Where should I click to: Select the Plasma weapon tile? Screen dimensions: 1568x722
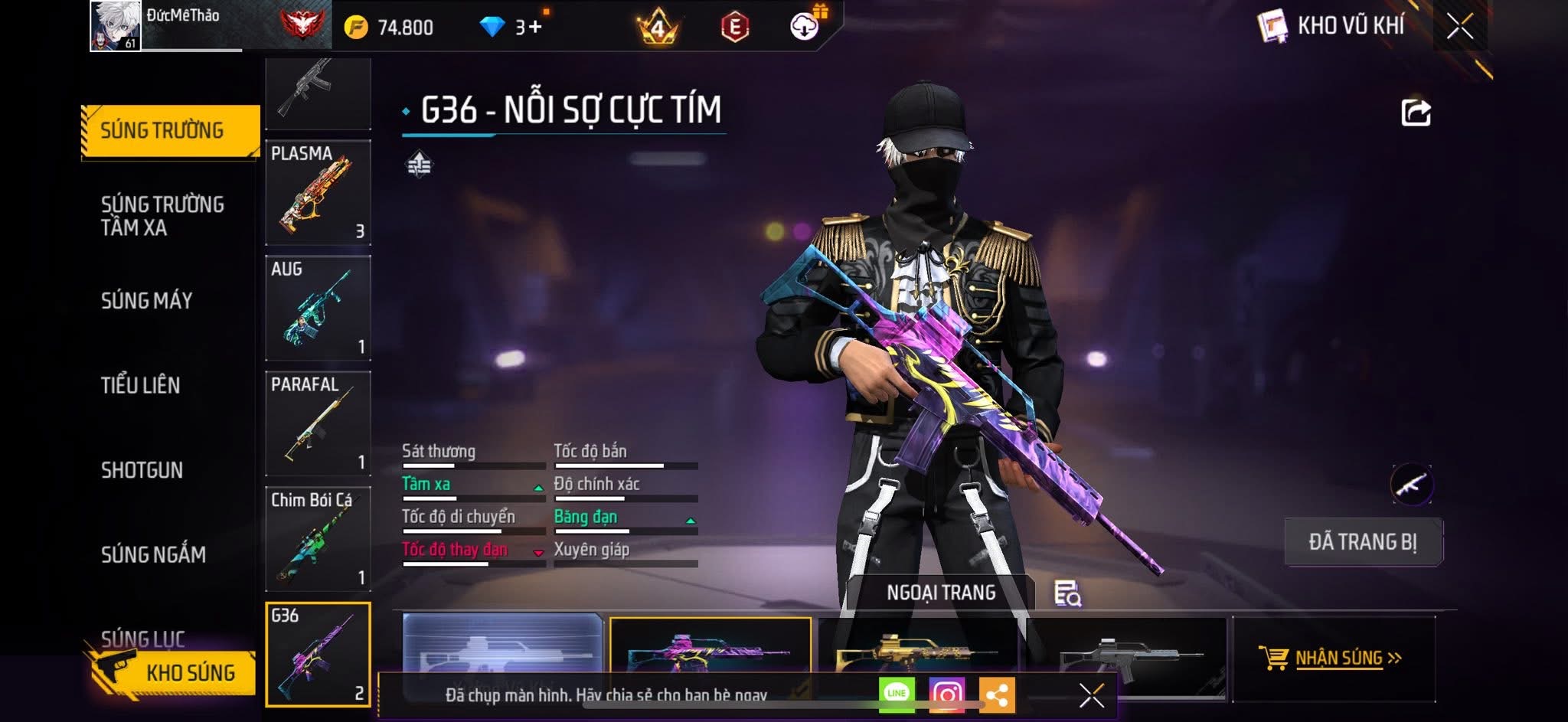[318, 192]
